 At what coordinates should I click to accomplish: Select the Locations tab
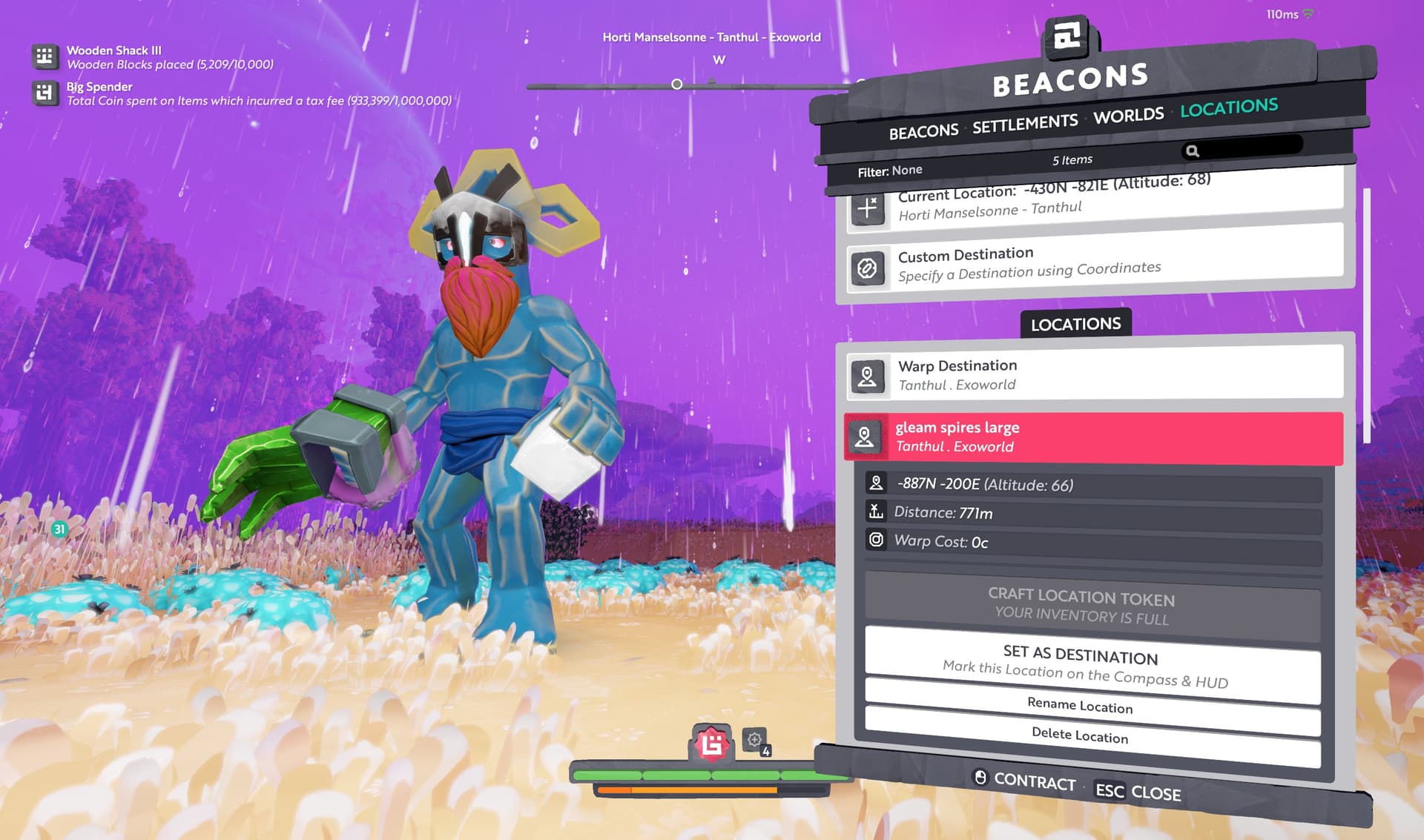(x=1229, y=108)
